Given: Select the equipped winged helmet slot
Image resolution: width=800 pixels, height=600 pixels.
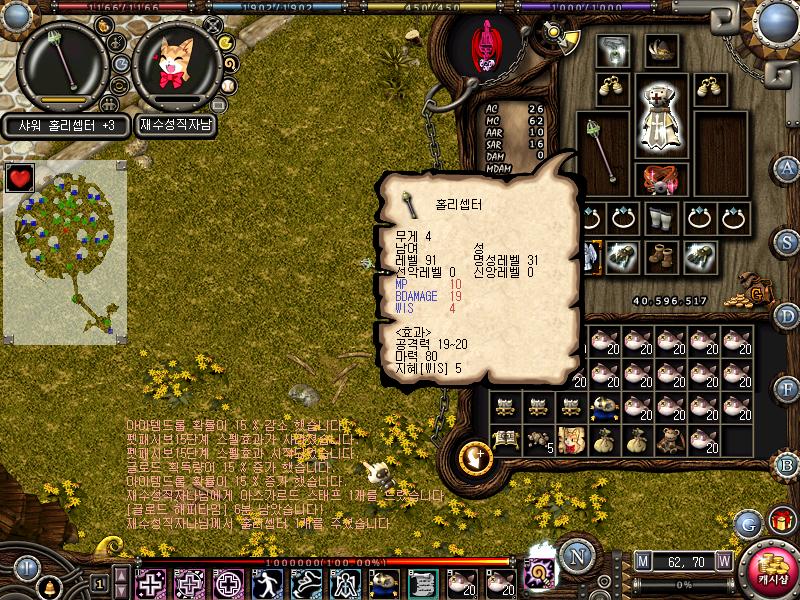Looking at the screenshot, I should [660, 49].
